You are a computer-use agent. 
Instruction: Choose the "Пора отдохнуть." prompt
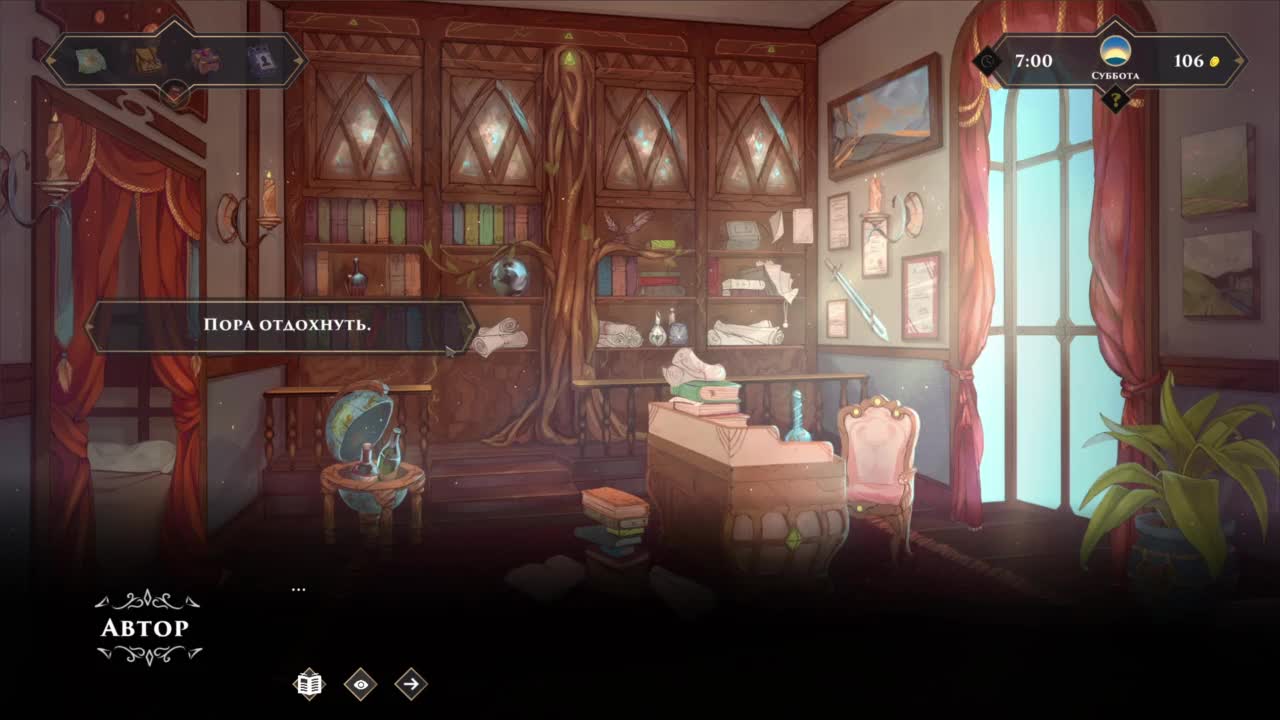coord(280,326)
